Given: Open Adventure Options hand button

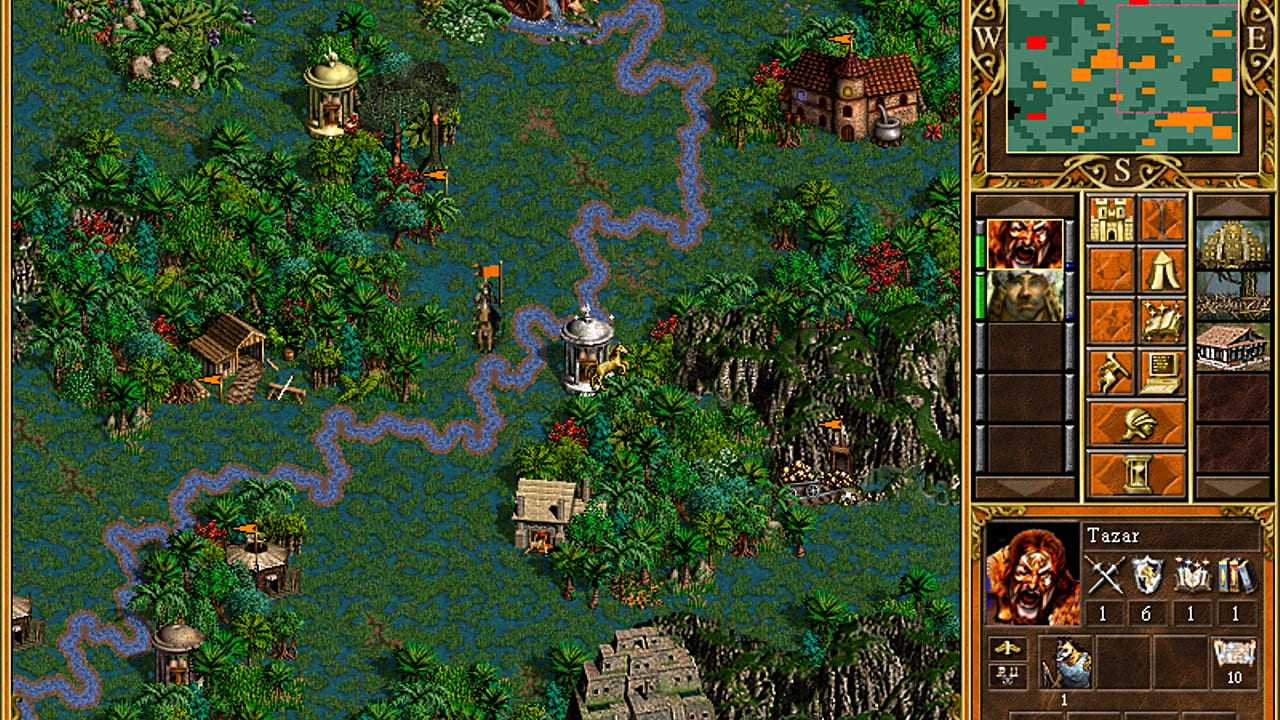Looking at the screenshot, I should click(1110, 372).
